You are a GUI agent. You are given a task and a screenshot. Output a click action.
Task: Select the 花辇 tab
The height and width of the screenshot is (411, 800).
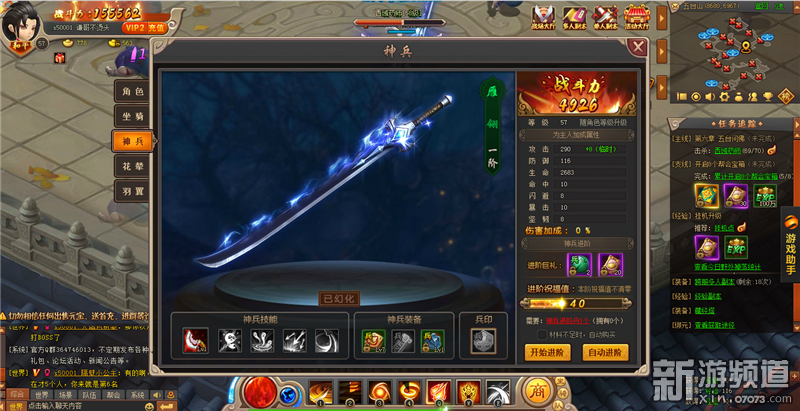coord(133,164)
